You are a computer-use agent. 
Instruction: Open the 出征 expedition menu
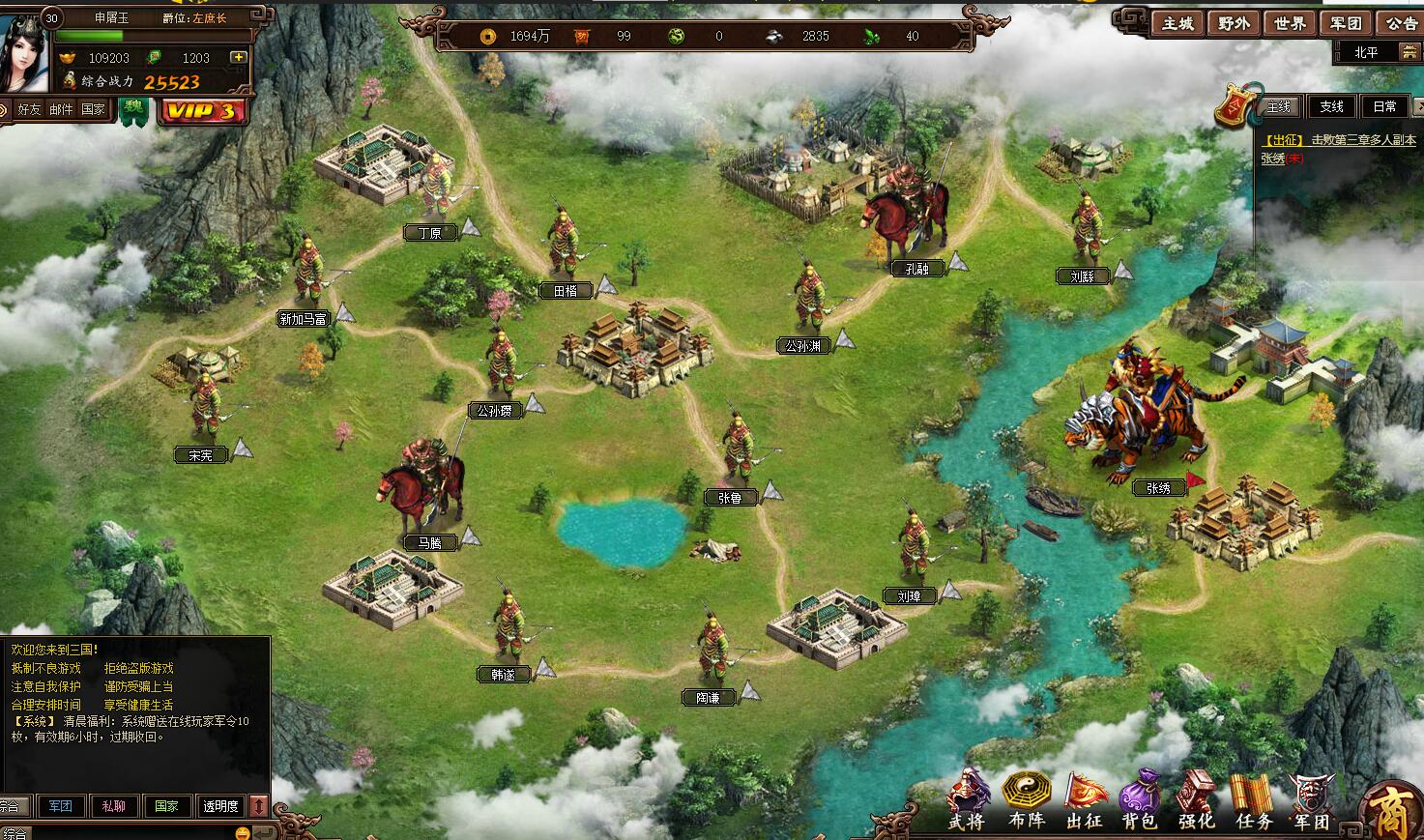(x=1084, y=801)
